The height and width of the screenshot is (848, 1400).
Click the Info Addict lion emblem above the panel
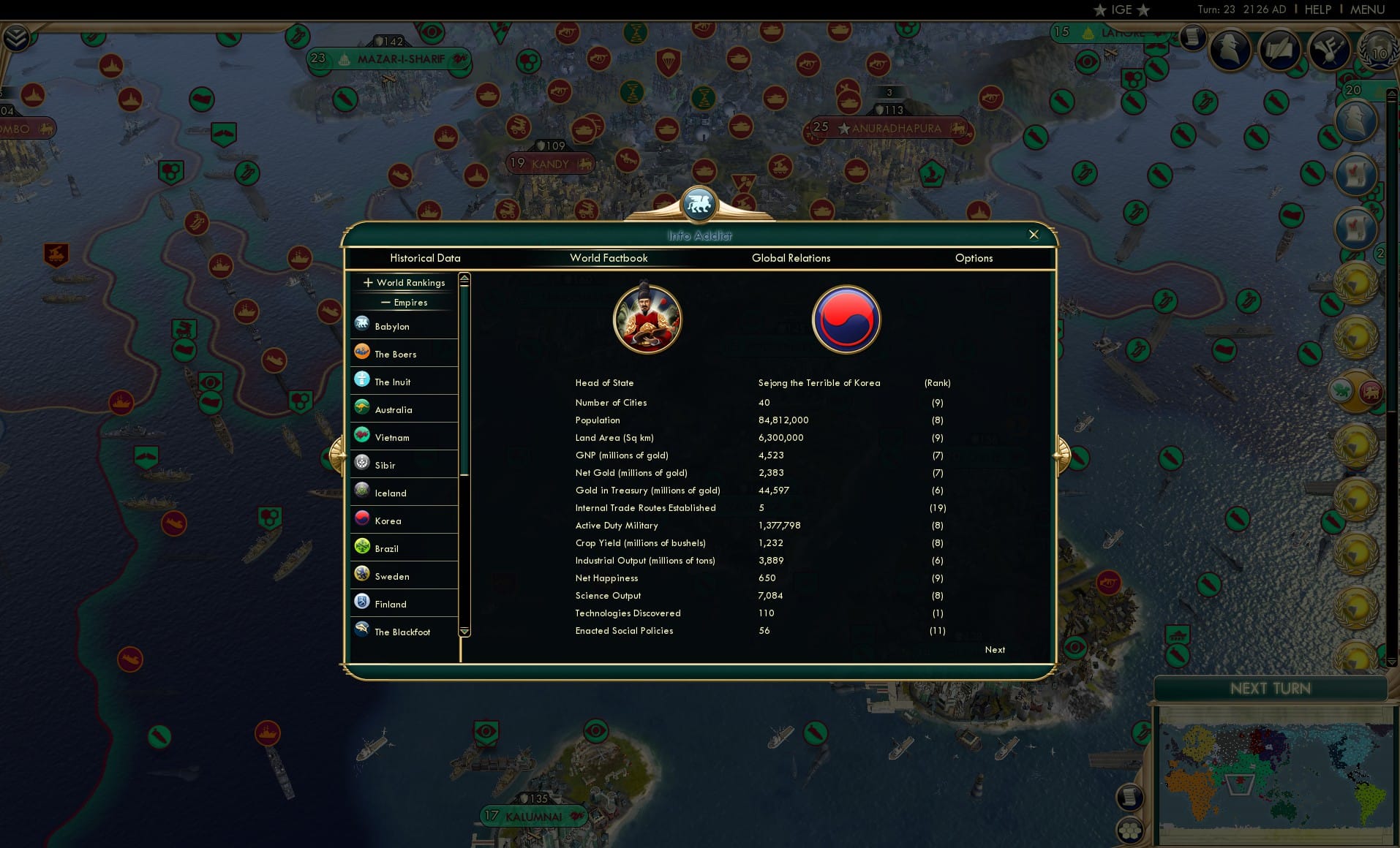click(x=699, y=205)
